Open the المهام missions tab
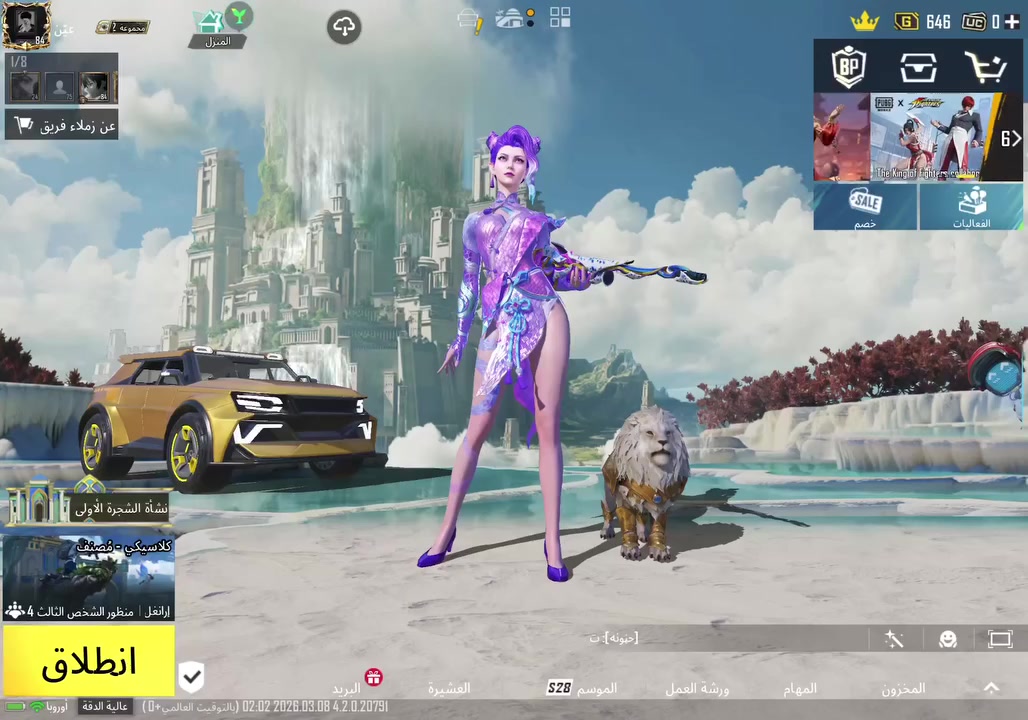This screenshot has width=1028, height=720. 800,688
